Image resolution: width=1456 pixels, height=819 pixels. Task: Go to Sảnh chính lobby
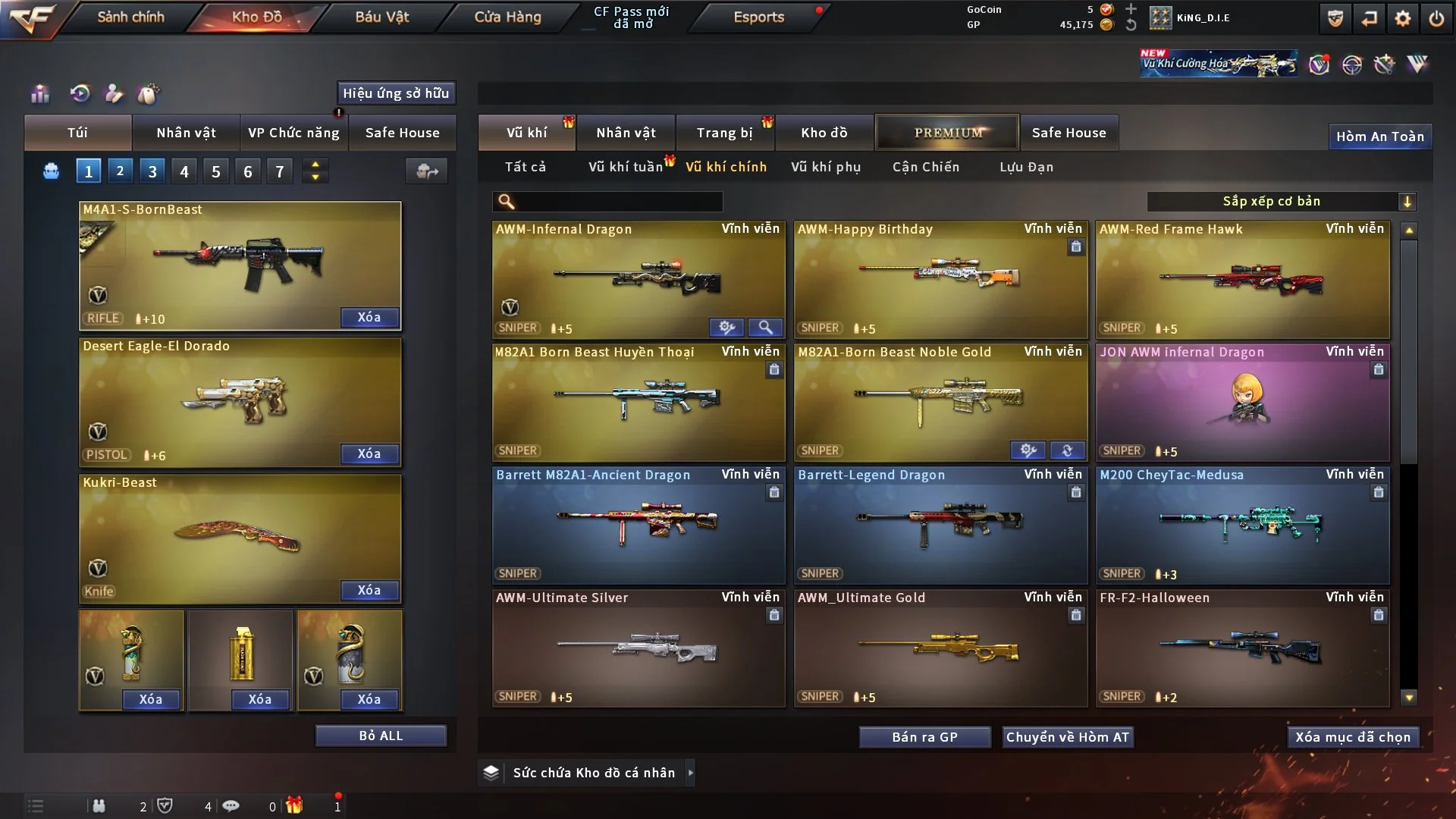pyautogui.click(x=130, y=17)
